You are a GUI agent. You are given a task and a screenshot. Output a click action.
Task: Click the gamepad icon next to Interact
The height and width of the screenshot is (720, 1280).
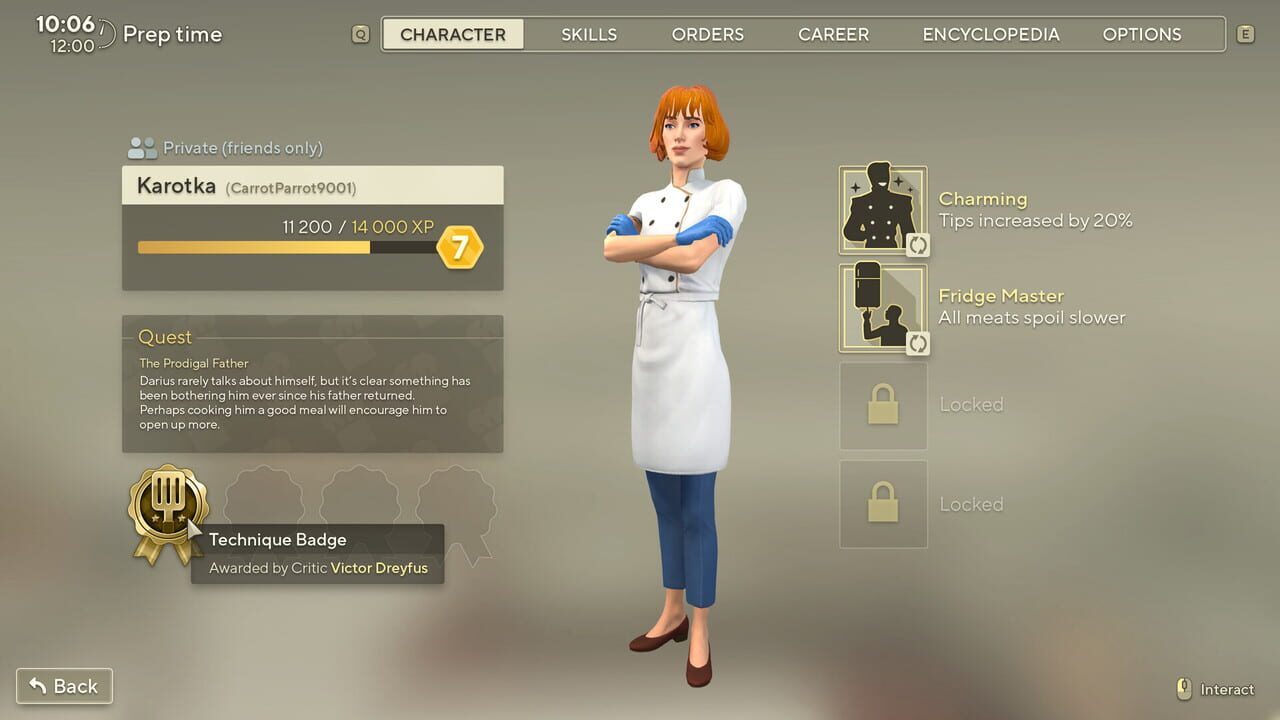click(1185, 689)
